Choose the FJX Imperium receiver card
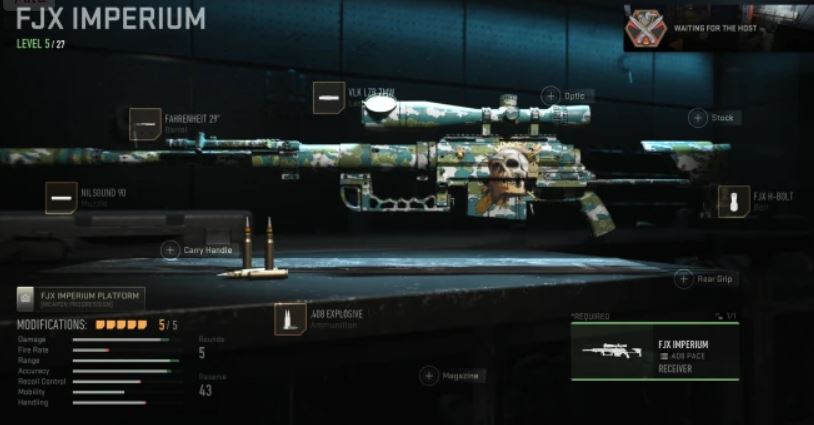This screenshot has width=814, height=425. (x=654, y=352)
